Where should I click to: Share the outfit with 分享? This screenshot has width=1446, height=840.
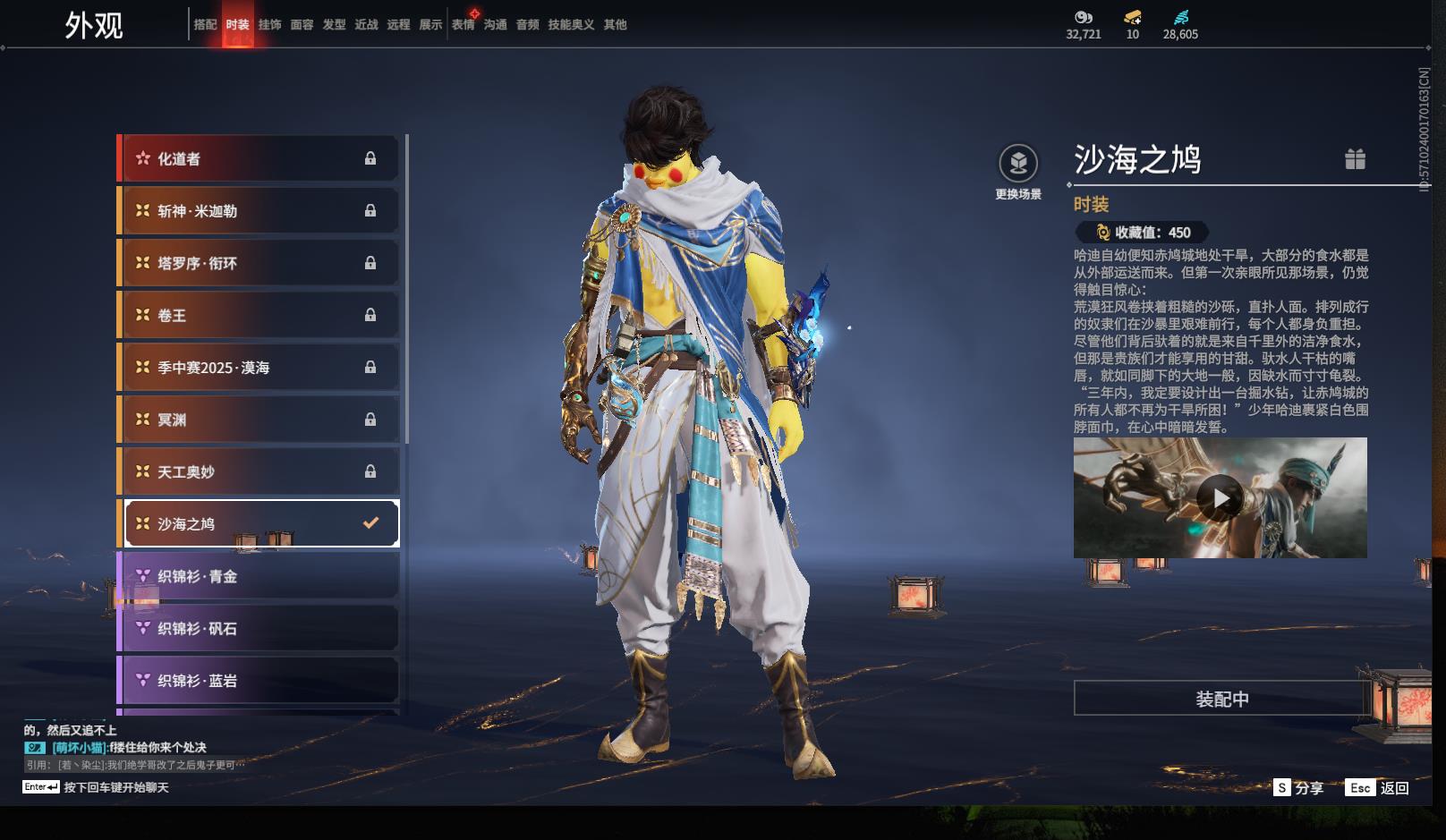tap(1299, 788)
